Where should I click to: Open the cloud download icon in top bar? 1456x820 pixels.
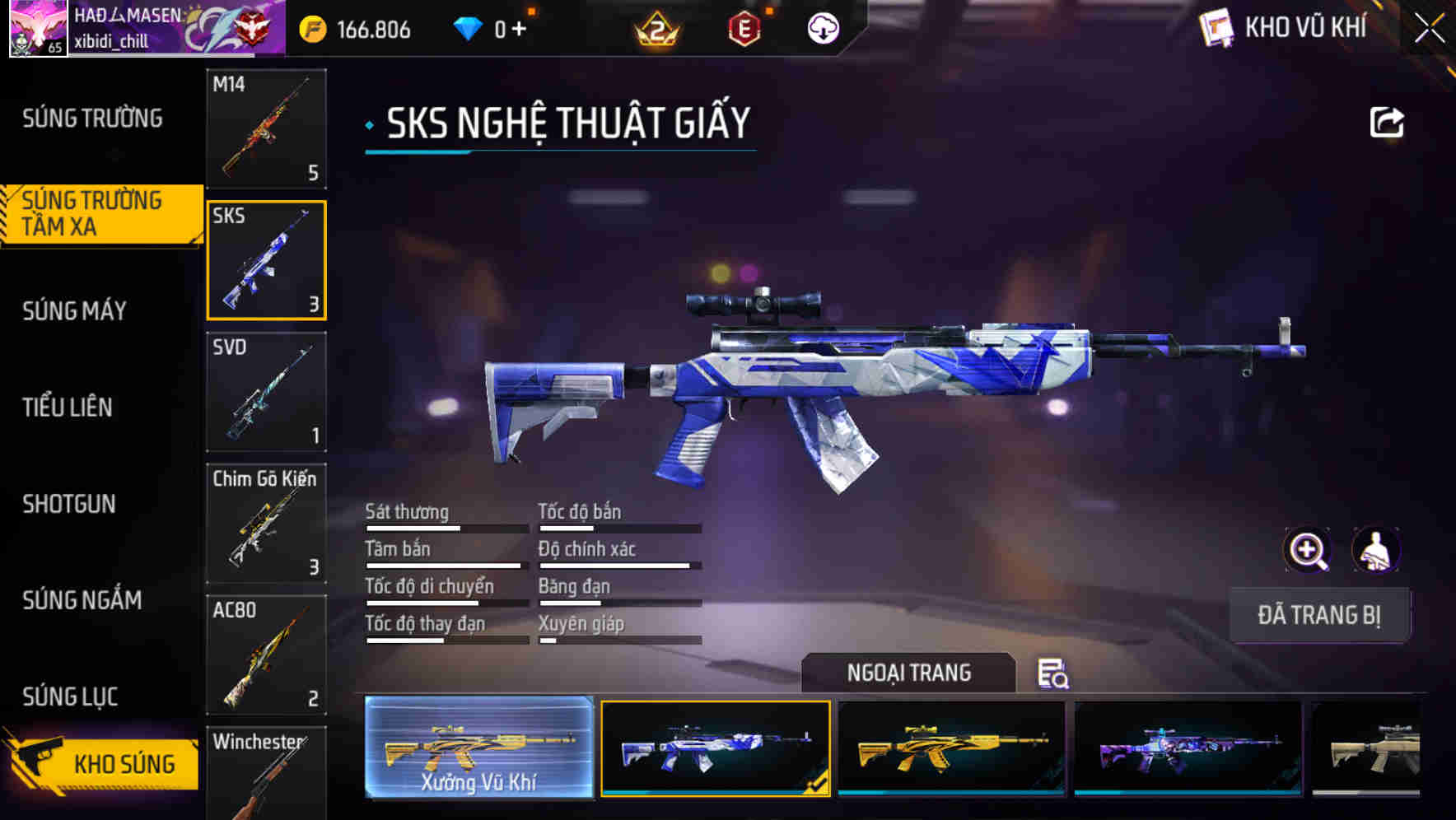point(824,27)
